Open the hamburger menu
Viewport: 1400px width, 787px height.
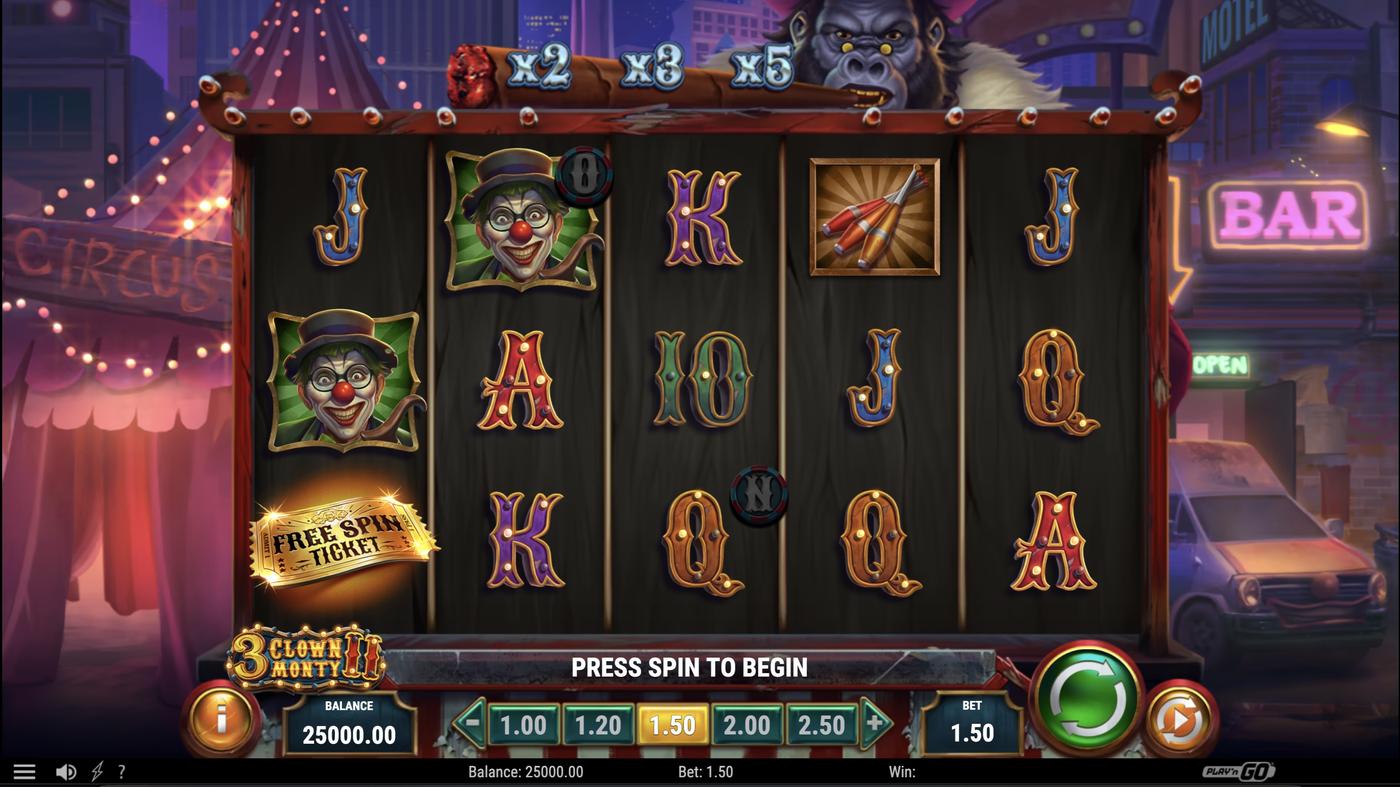click(x=24, y=770)
